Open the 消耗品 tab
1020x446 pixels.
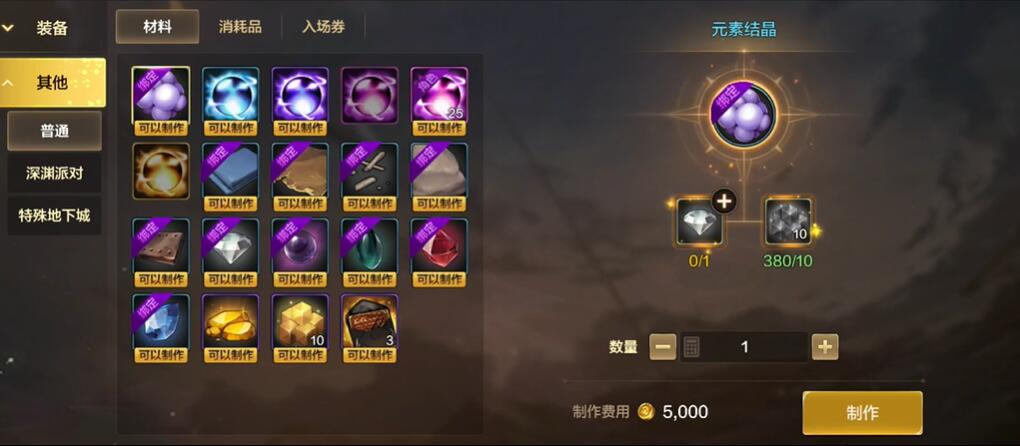coord(240,27)
